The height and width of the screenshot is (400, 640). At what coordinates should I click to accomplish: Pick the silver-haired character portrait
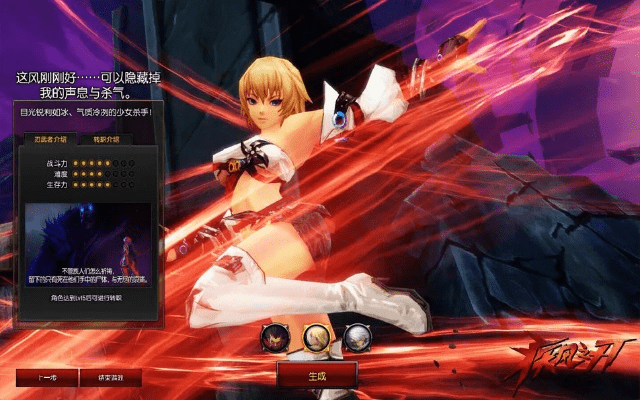pyautogui.click(x=357, y=338)
